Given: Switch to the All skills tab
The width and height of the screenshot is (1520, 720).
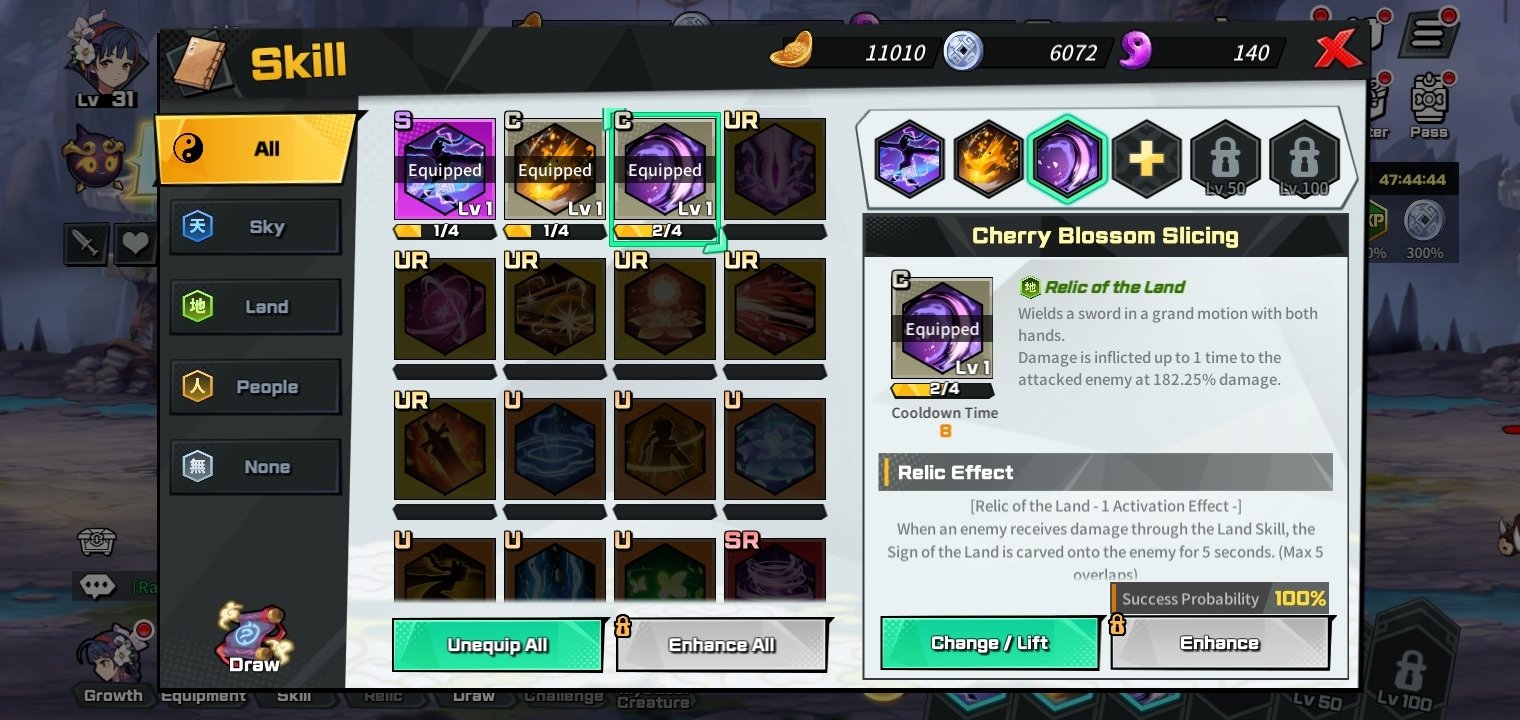Looking at the screenshot, I should 256,149.
